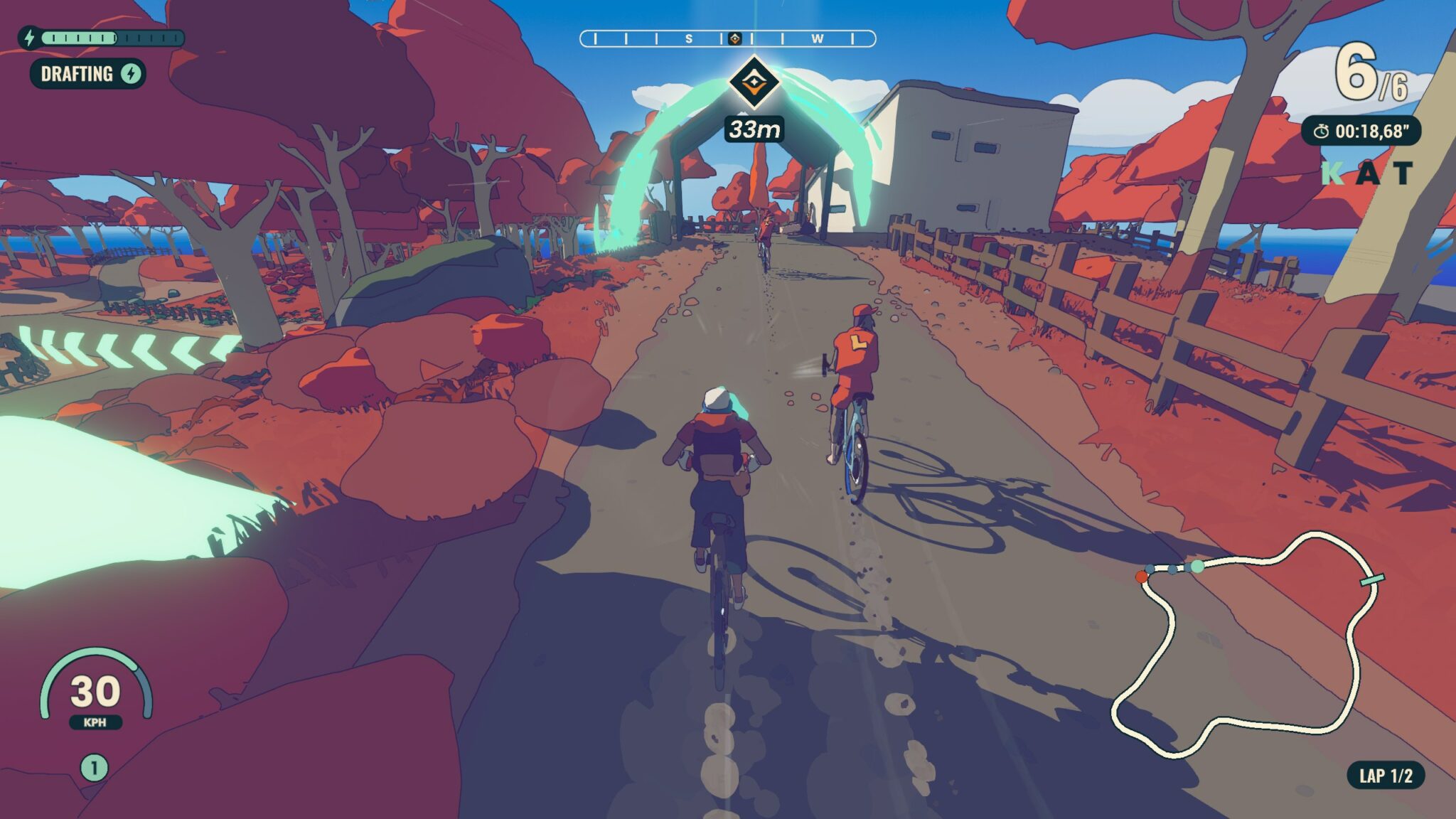Screen dimensions: 1456x819
Task: Select the diamond checkpoint waypoint marker
Action: (x=754, y=82)
